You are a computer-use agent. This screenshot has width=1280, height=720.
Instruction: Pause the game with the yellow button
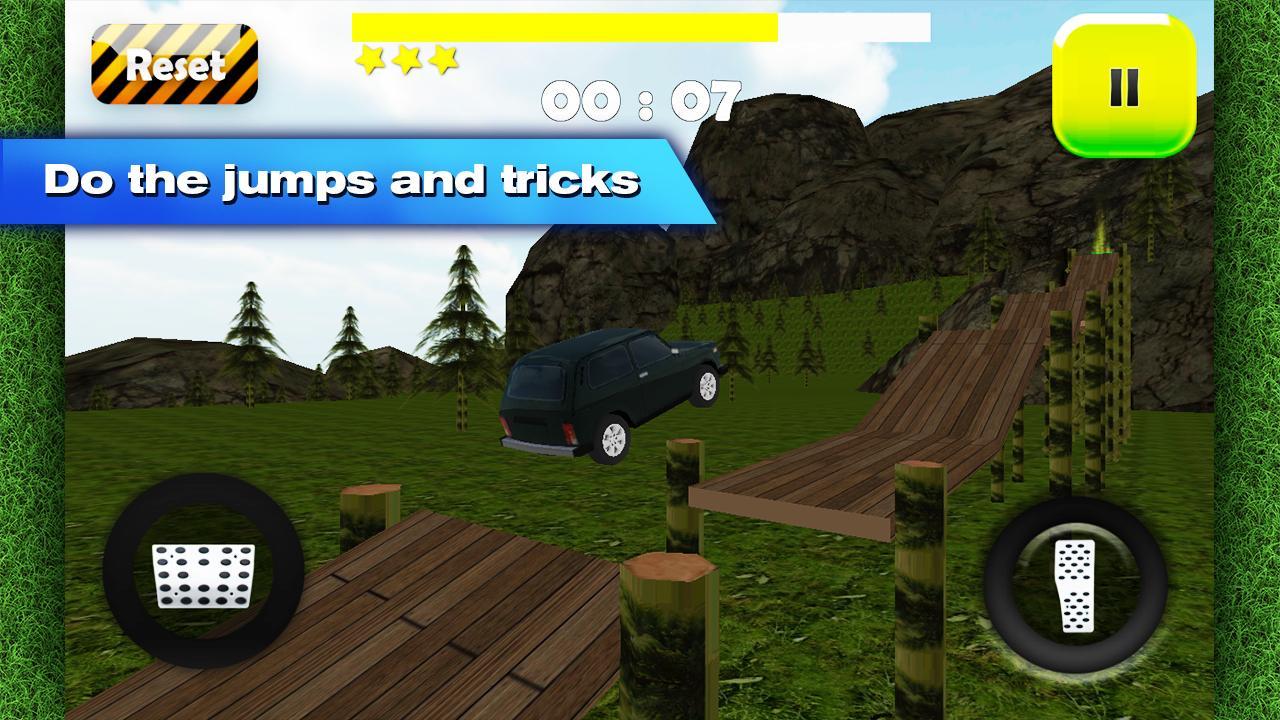point(1124,87)
